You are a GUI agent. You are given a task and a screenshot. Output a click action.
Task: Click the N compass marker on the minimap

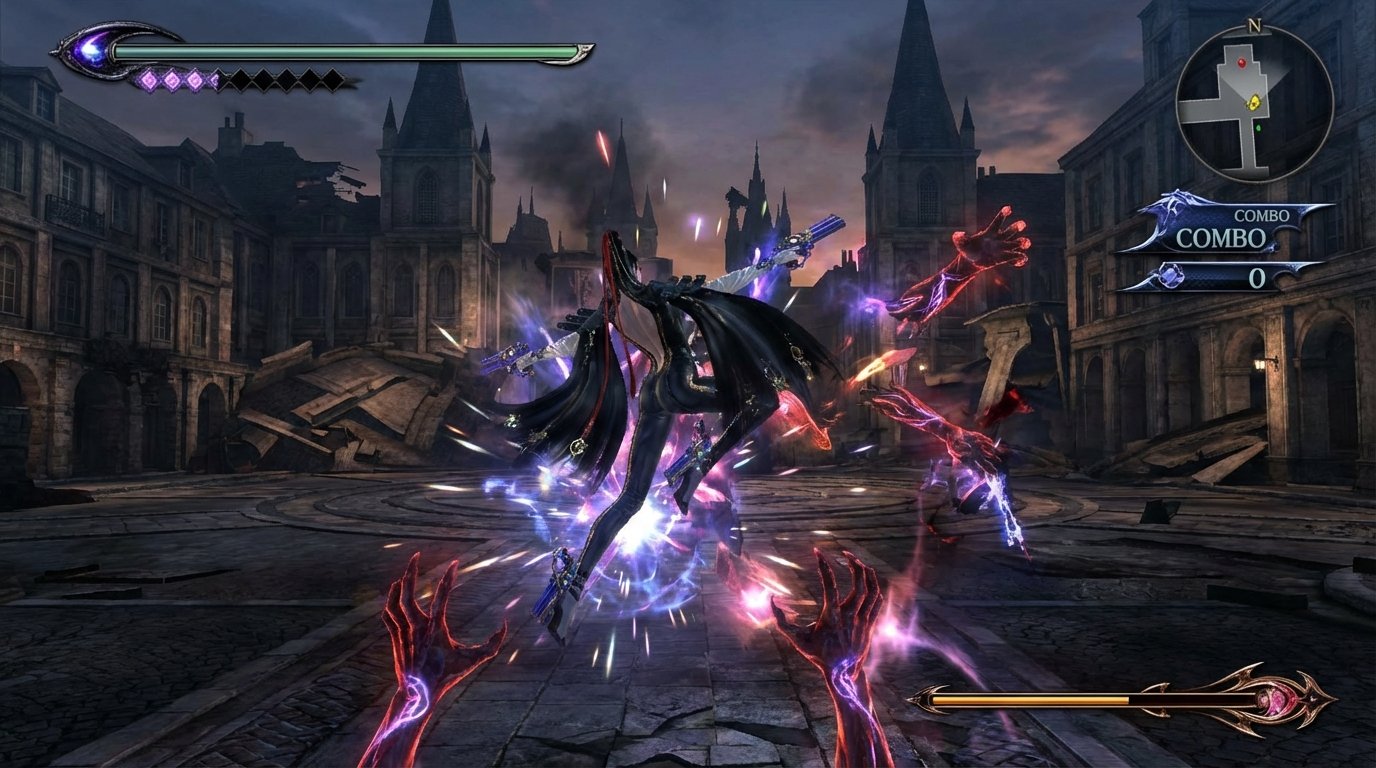(x=1254, y=24)
